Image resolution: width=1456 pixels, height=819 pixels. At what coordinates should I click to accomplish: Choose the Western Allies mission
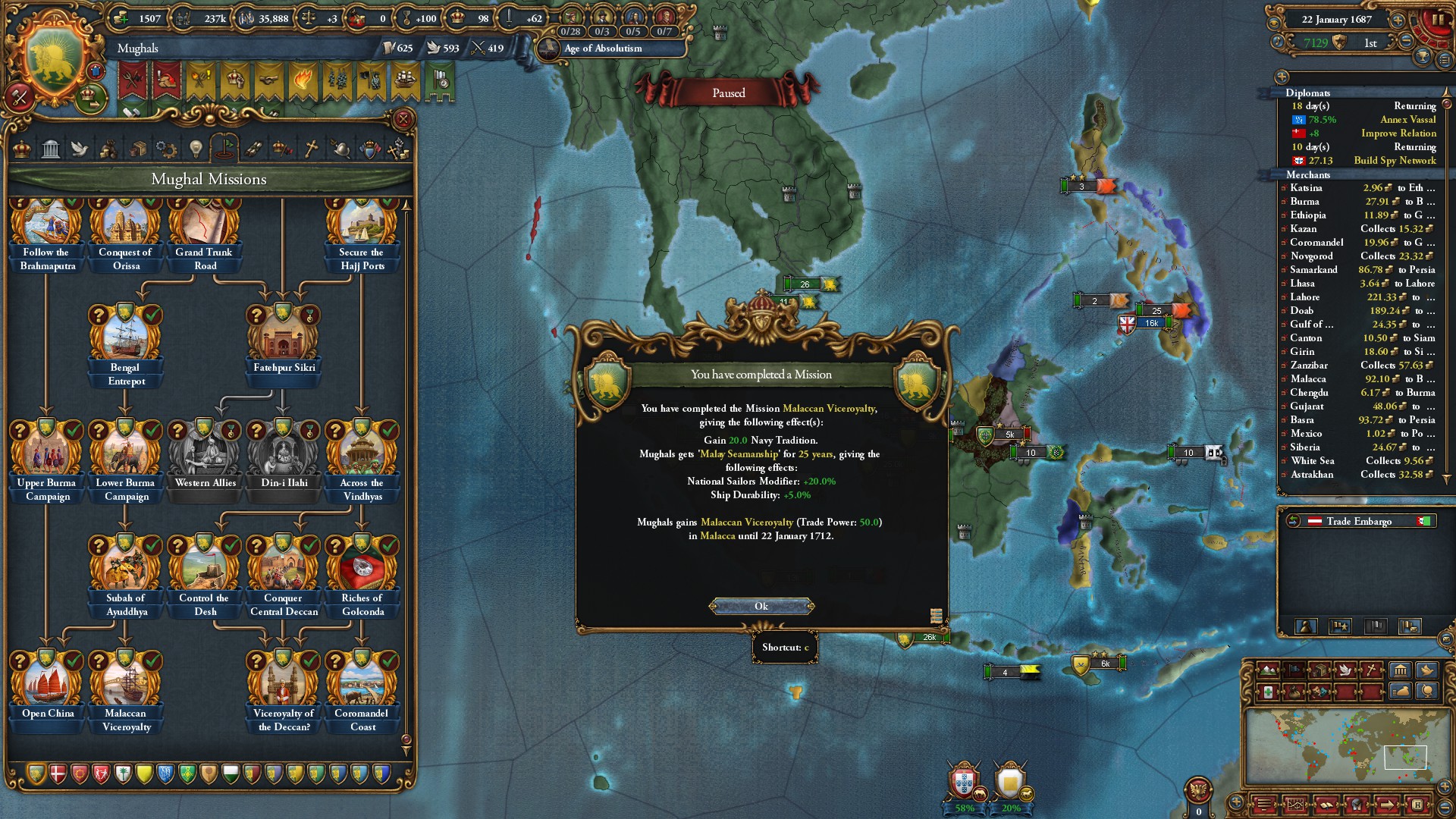coord(205,453)
